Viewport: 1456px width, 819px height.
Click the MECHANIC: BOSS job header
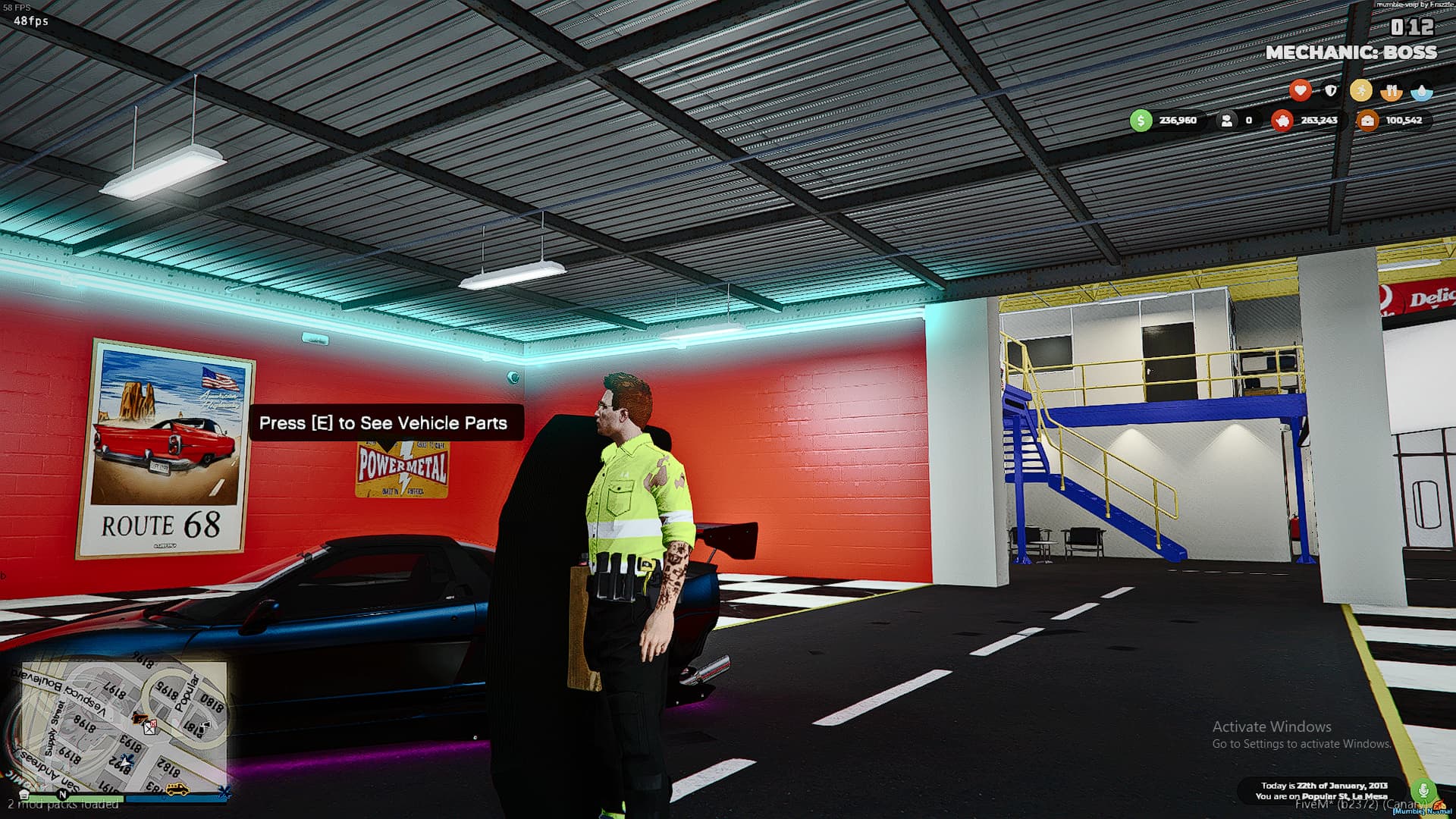click(1352, 53)
